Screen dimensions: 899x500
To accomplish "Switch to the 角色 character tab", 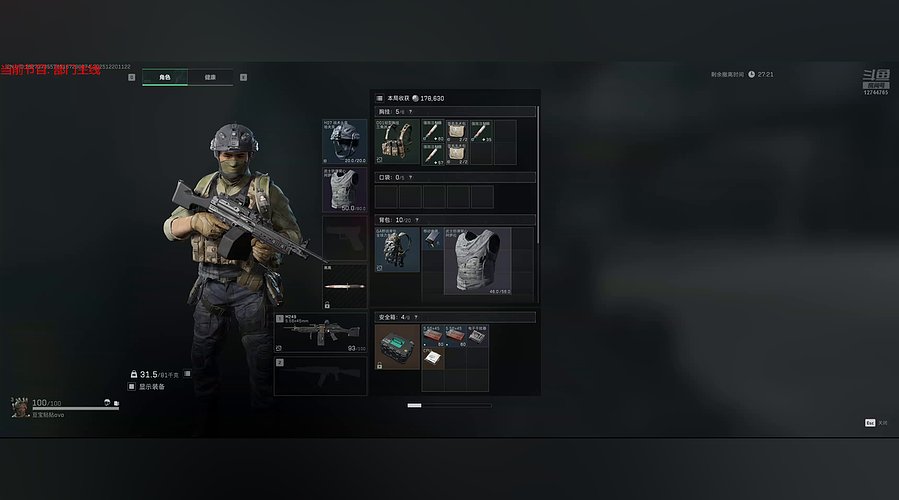I will (x=165, y=77).
